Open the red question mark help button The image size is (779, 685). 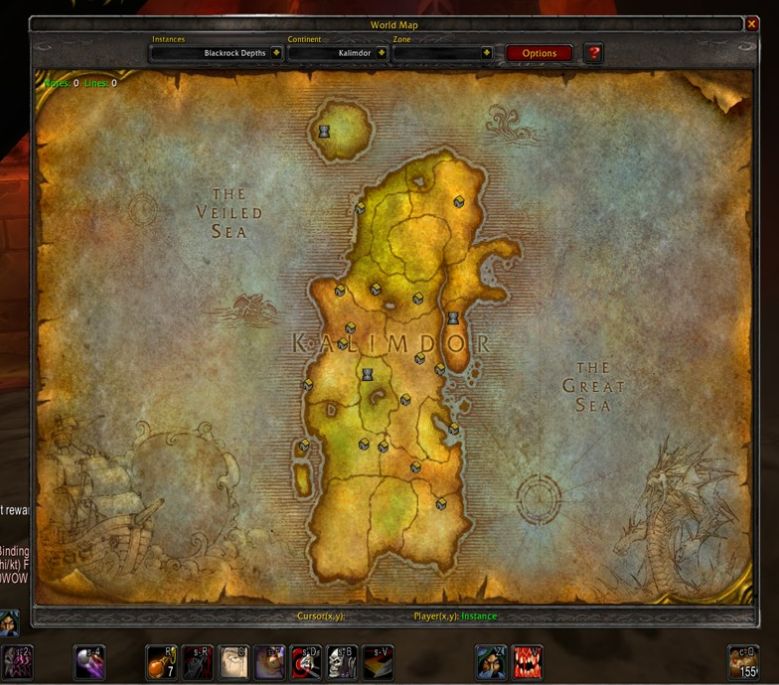593,52
